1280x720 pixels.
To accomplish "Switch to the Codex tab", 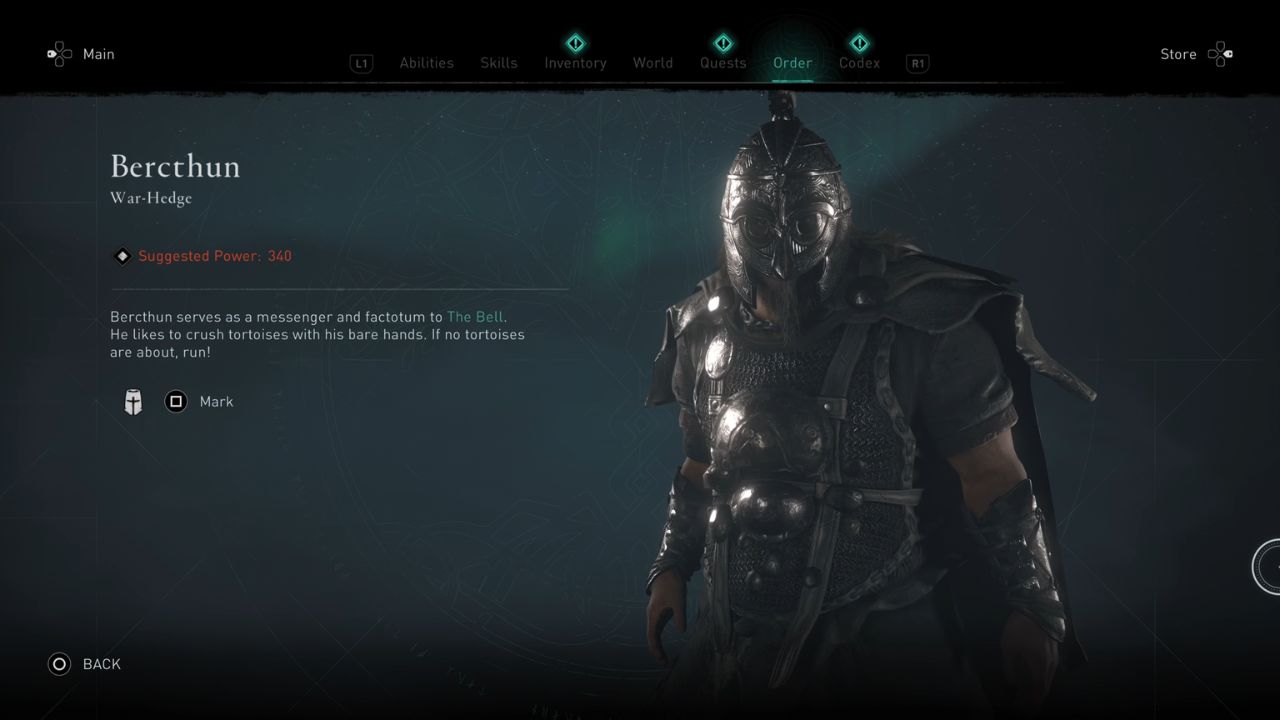I will click(859, 62).
